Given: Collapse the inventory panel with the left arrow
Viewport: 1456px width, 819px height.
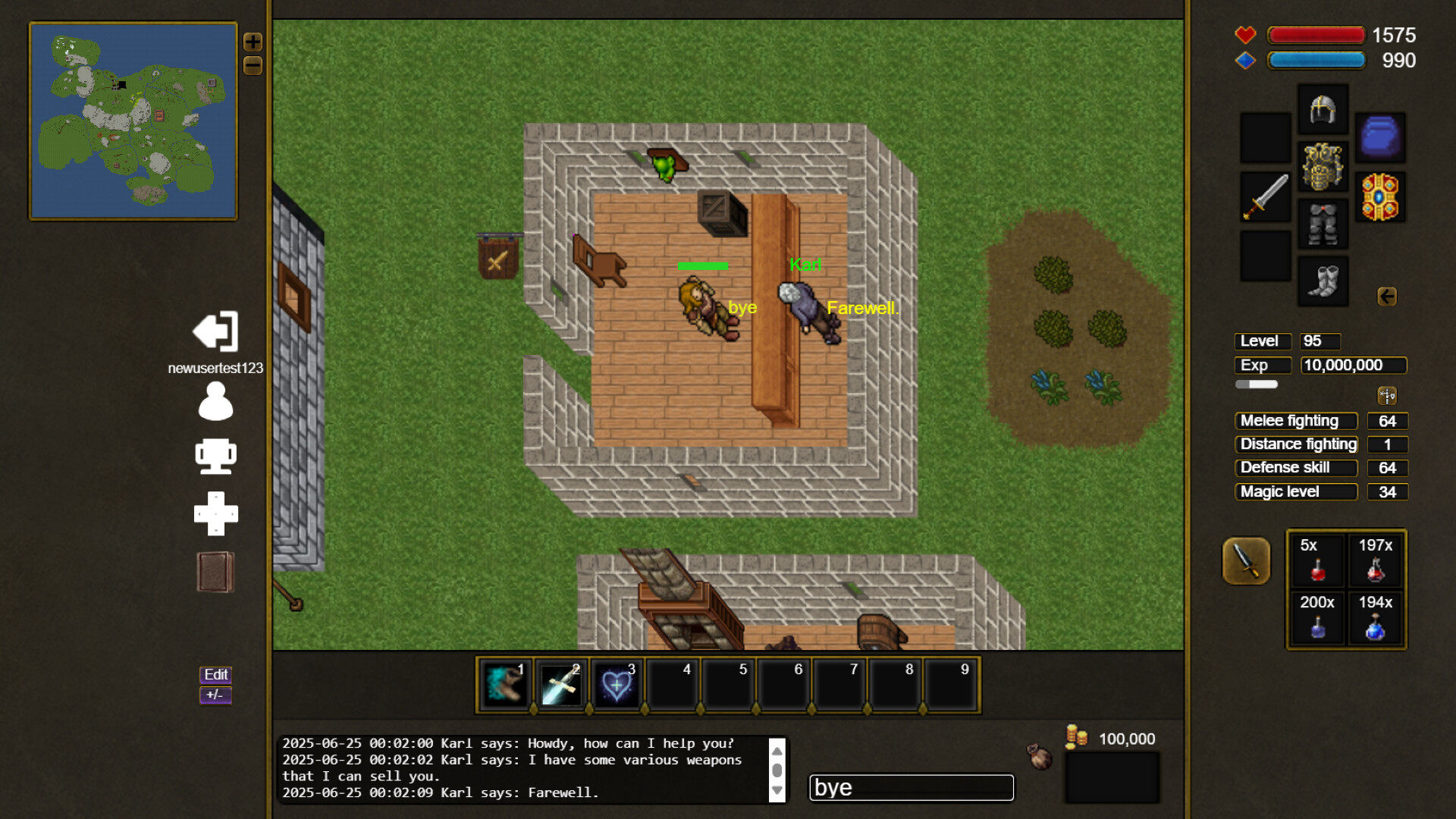Looking at the screenshot, I should pos(1389,297).
